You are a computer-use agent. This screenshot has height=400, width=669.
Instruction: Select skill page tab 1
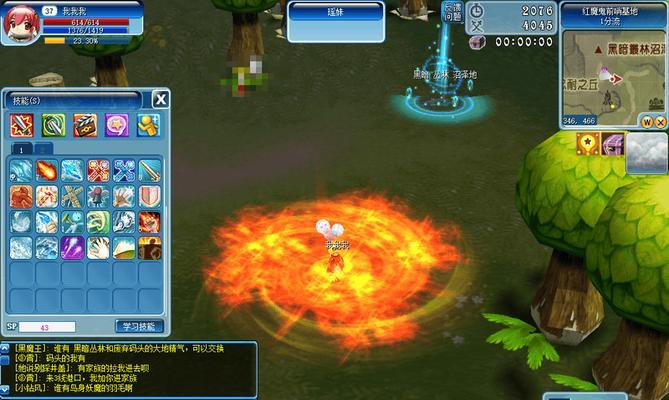pos(22,148)
